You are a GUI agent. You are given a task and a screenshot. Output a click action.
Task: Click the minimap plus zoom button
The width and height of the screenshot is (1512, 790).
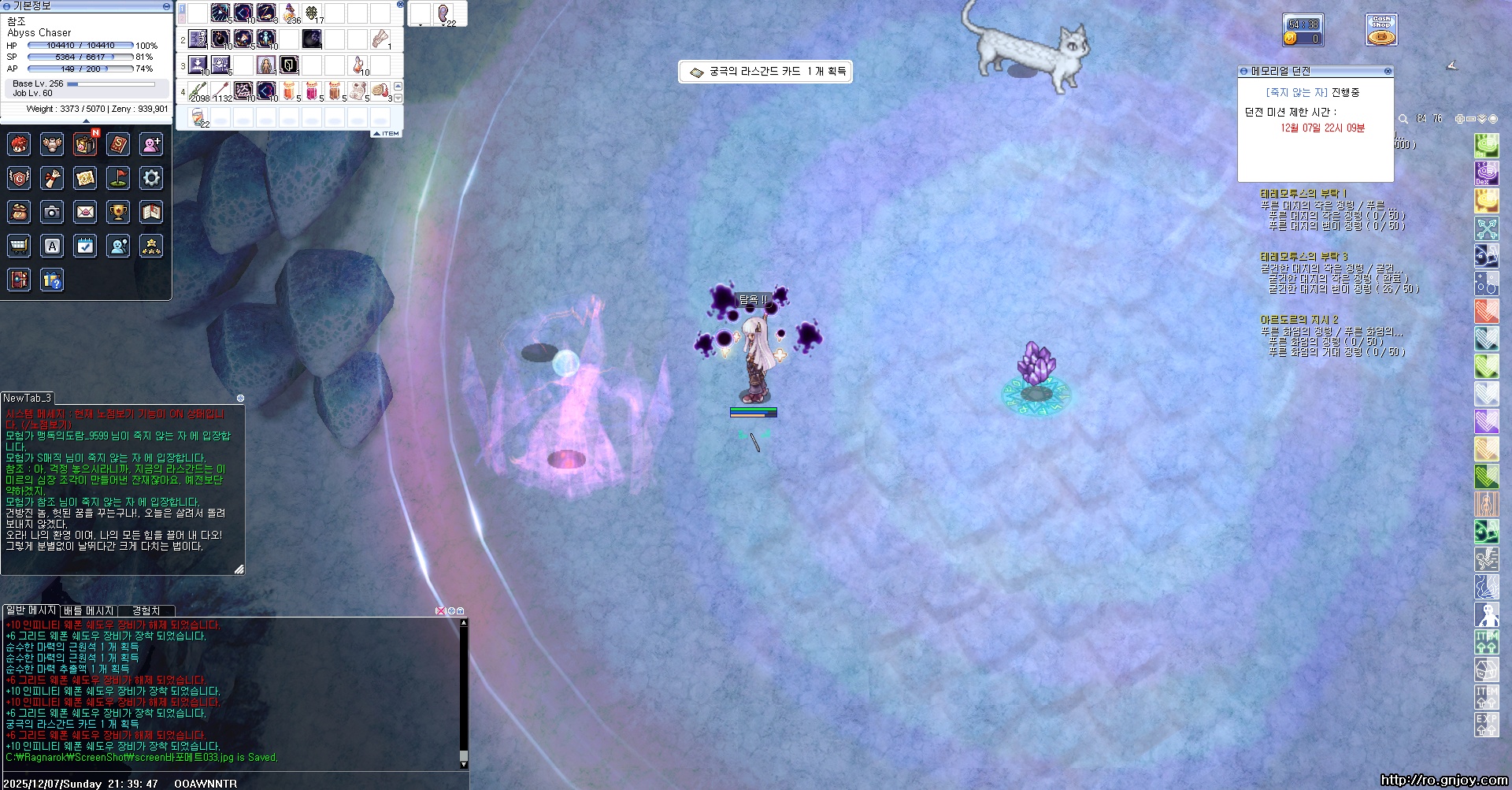click(x=1459, y=119)
